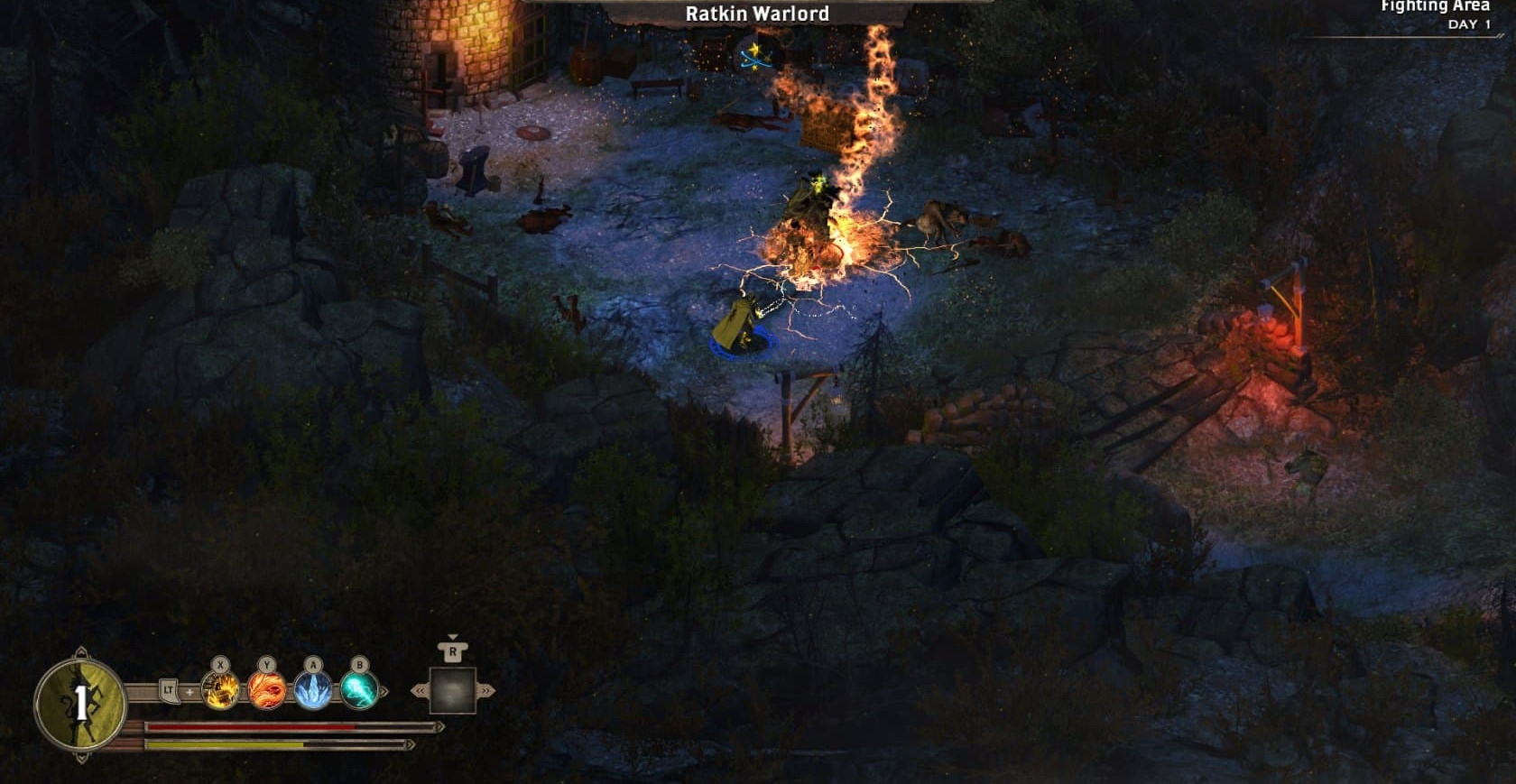Image resolution: width=1516 pixels, height=784 pixels.
Task: Cycle quick item slot to previous
Action: pos(420,691)
